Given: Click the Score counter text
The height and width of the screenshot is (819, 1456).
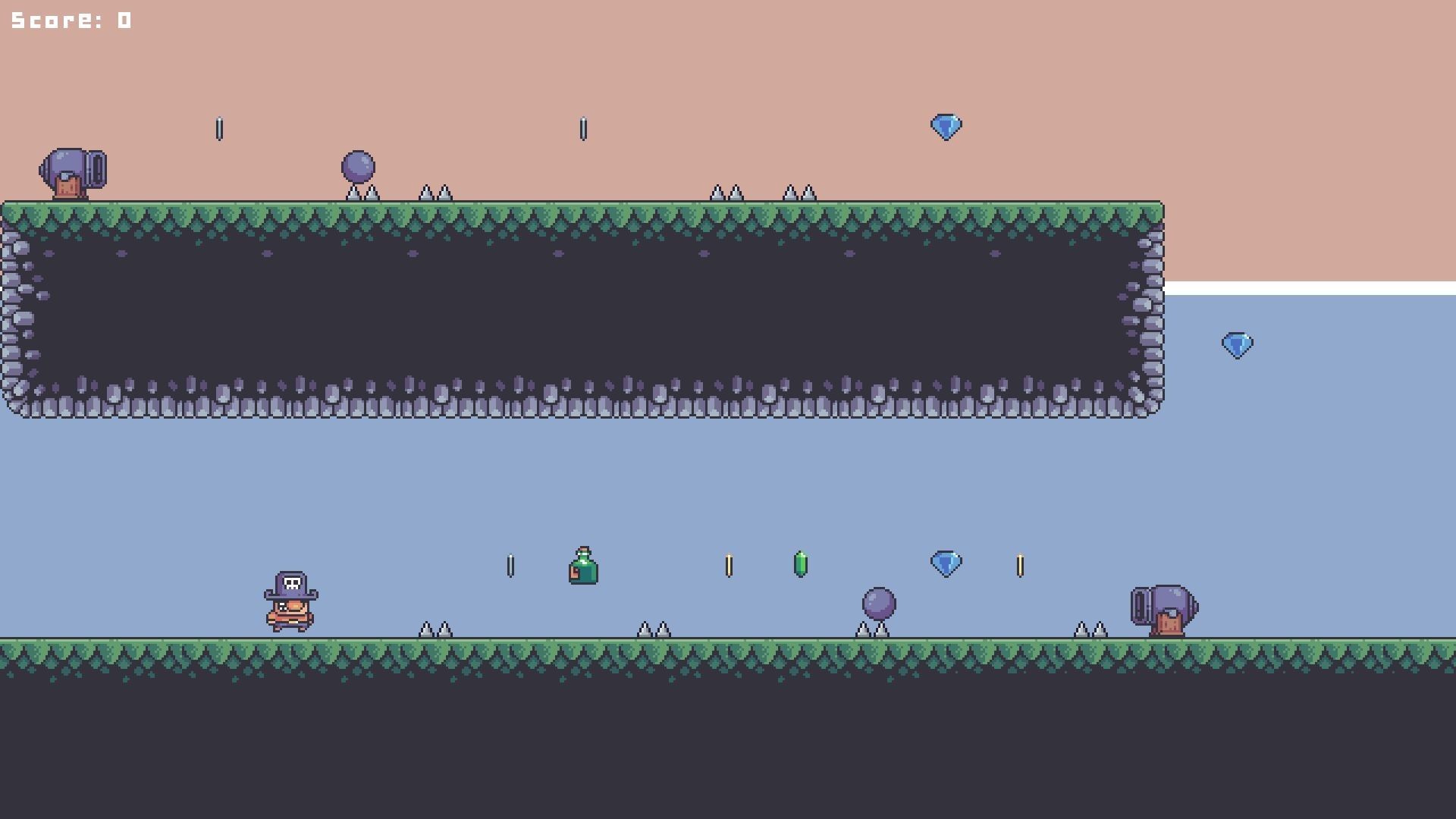Looking at the screenshot, I should [67, 19].
